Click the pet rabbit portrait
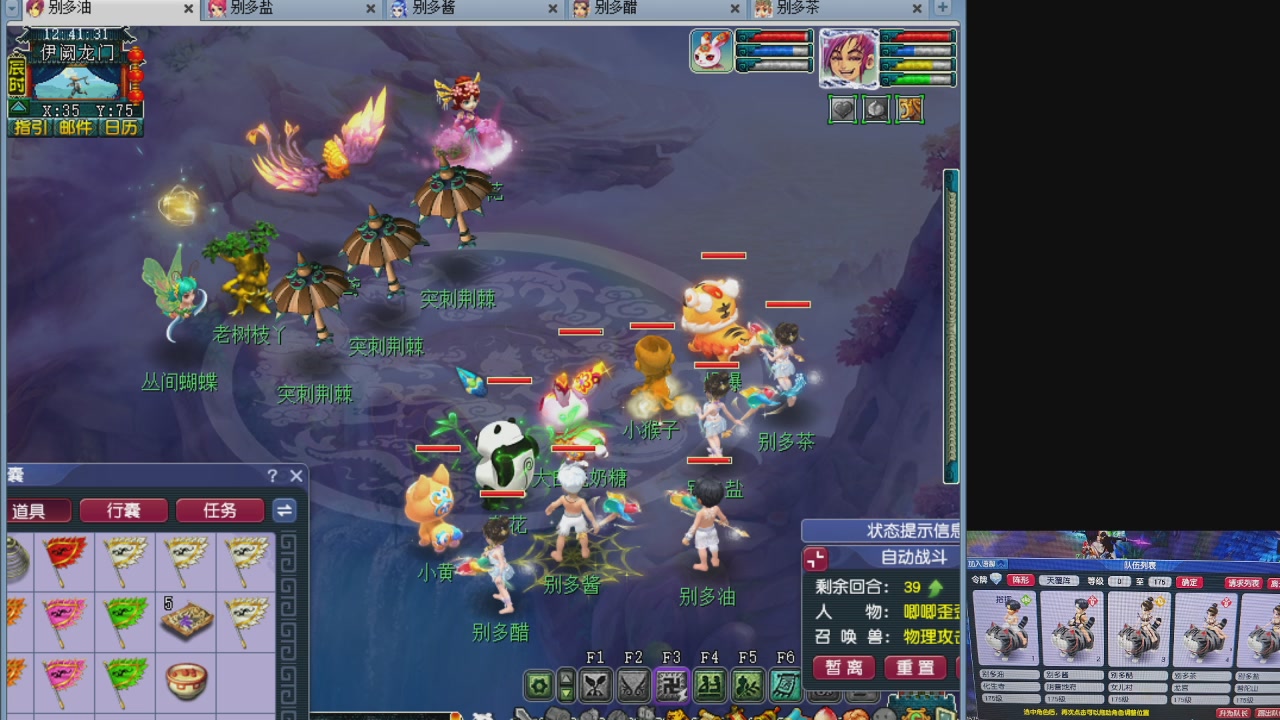 (x=711, y=52)
